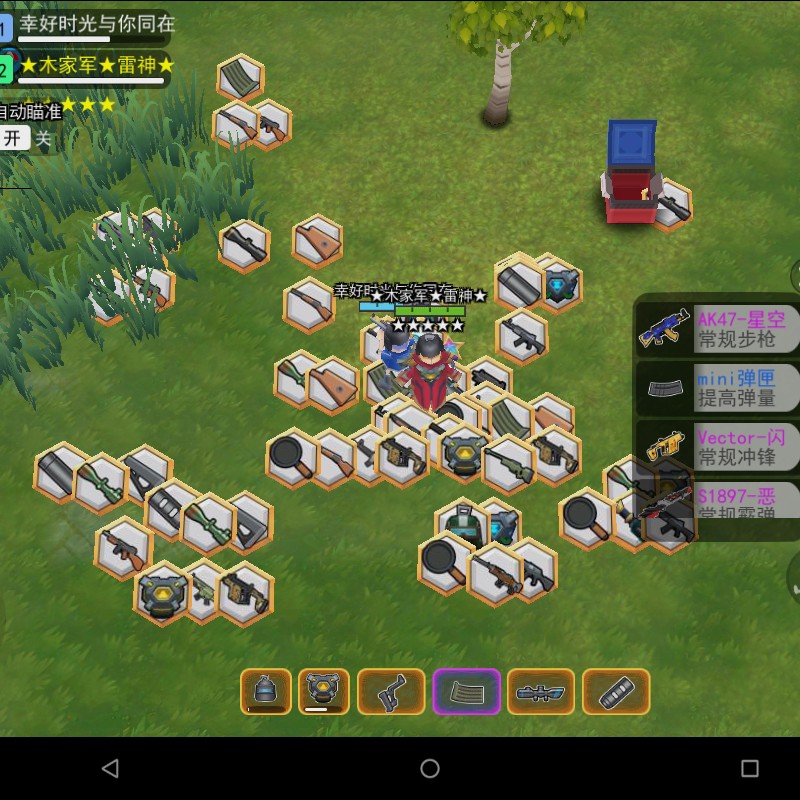Tap the Android back button

point(110,768)
